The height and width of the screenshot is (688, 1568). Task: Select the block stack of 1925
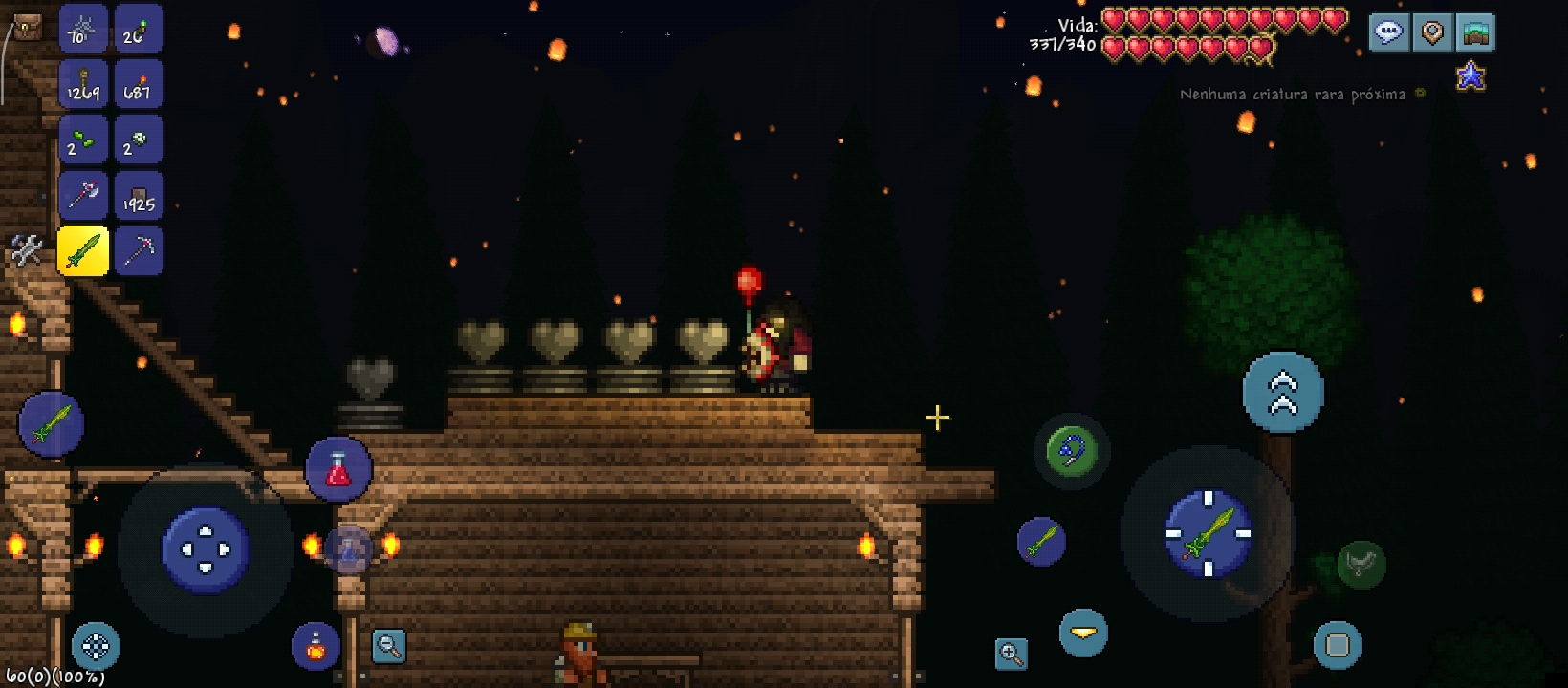point(138,196)
